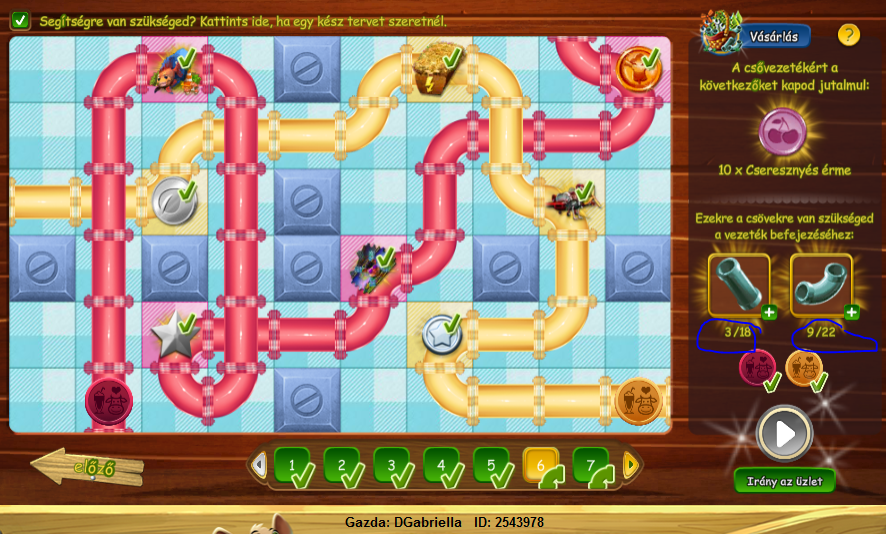Select level 1

(293, 465)
